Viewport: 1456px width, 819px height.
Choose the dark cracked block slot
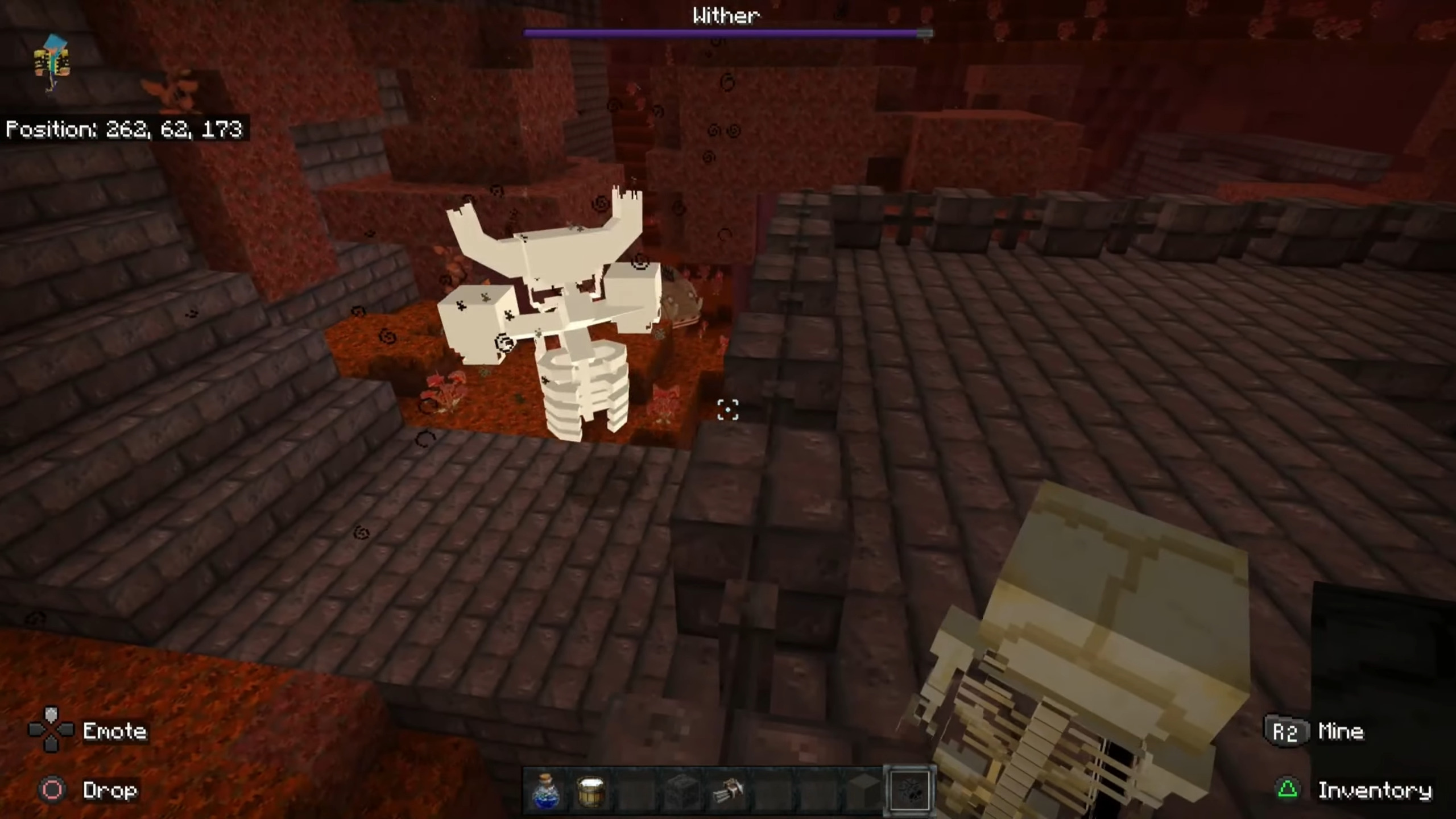[x=681, y=791]
